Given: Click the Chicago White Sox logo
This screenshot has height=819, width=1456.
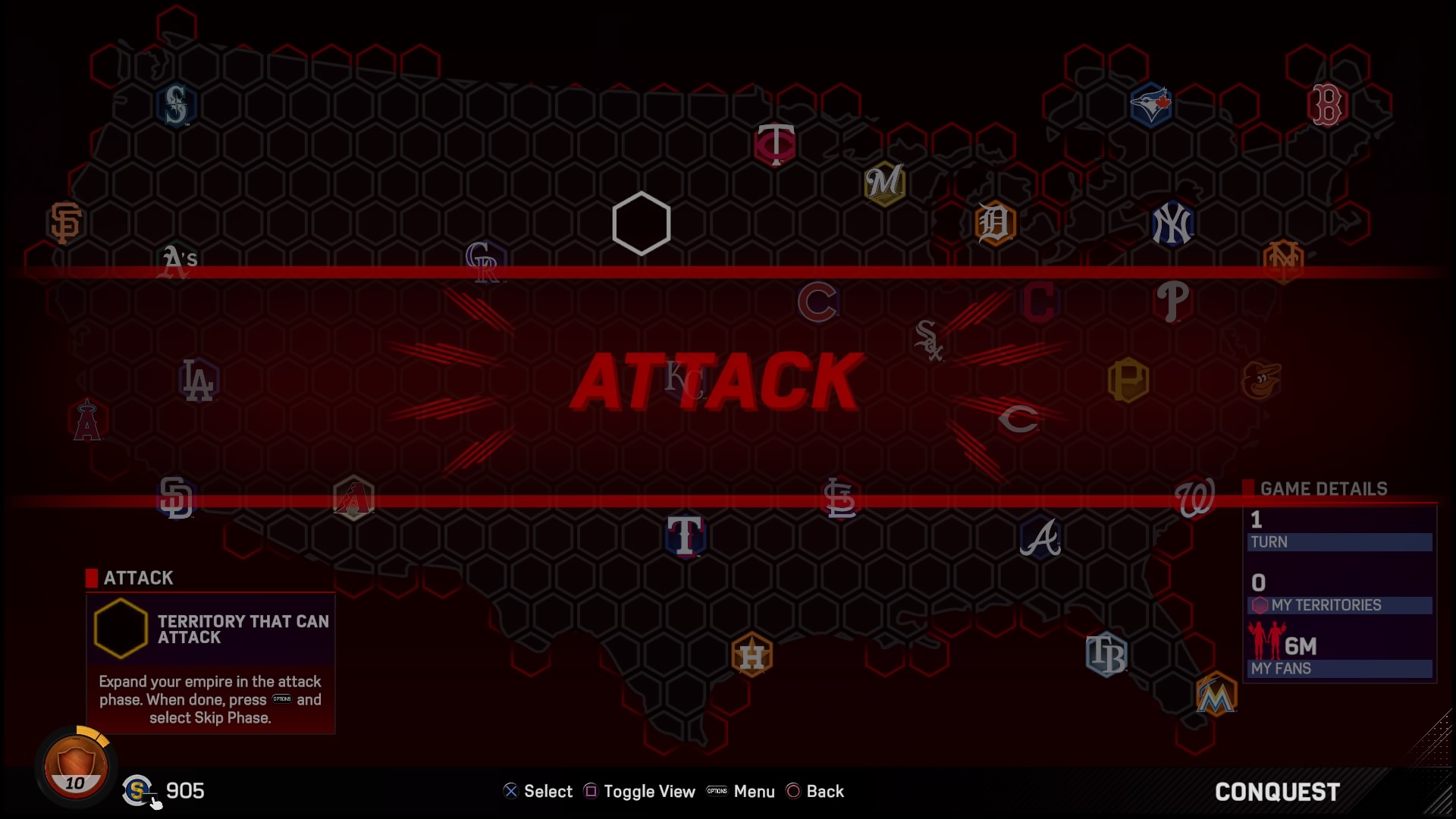Looking at the screenshot, I should [930, 339].
